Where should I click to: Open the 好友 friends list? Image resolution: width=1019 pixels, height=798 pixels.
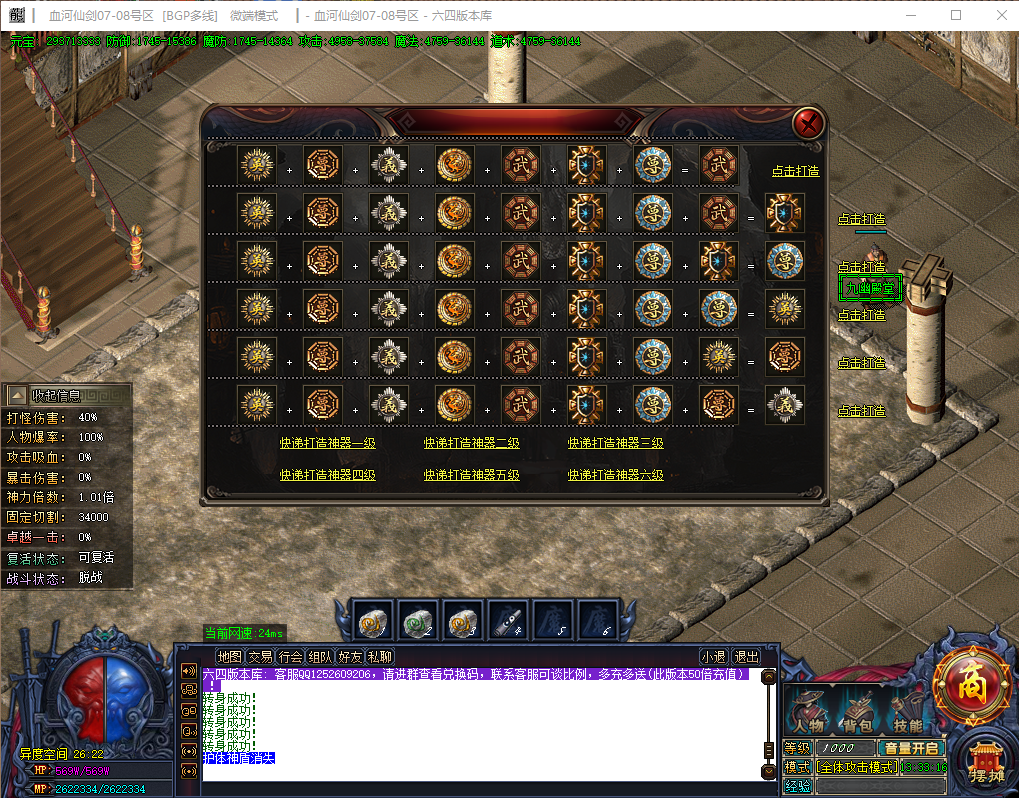coord(350,657)
